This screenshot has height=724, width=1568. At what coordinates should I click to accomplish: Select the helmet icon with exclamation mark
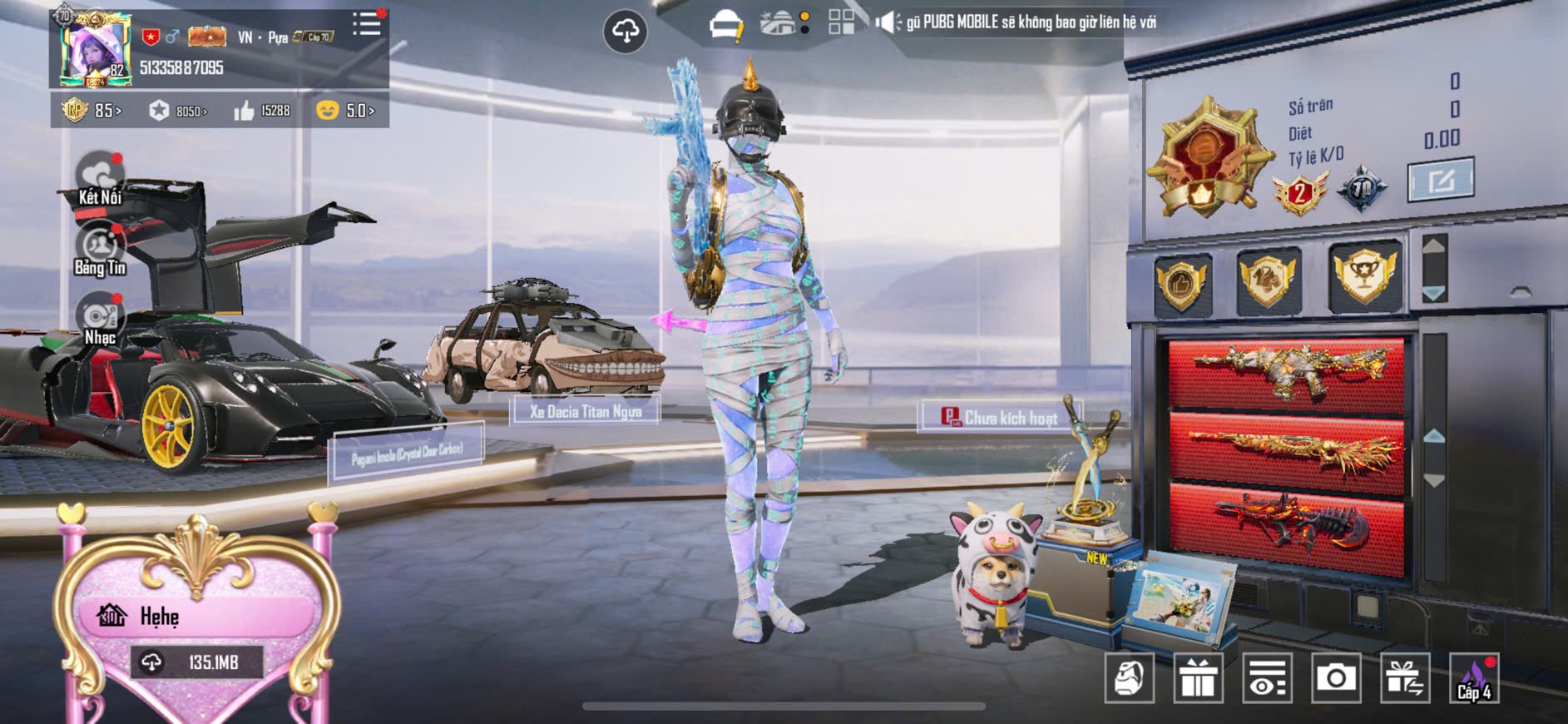pos(726,25)
